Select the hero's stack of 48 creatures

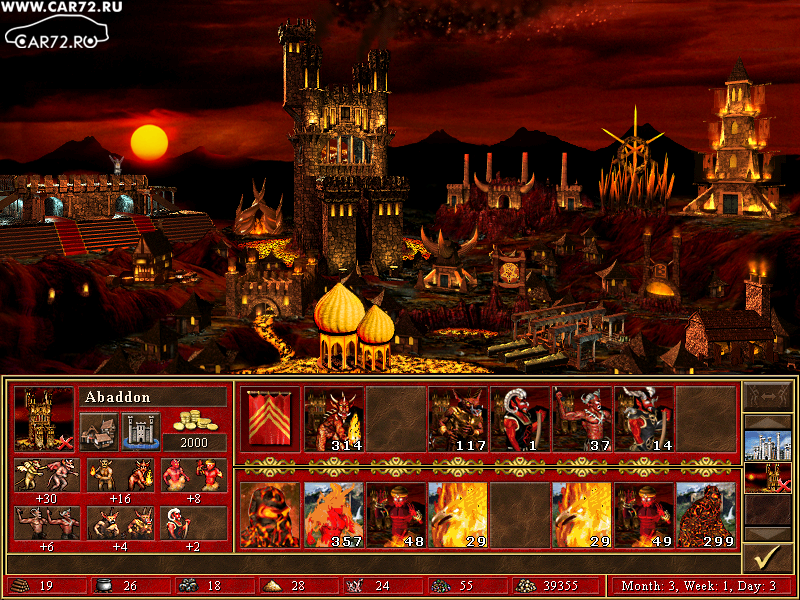pos(396,514)
